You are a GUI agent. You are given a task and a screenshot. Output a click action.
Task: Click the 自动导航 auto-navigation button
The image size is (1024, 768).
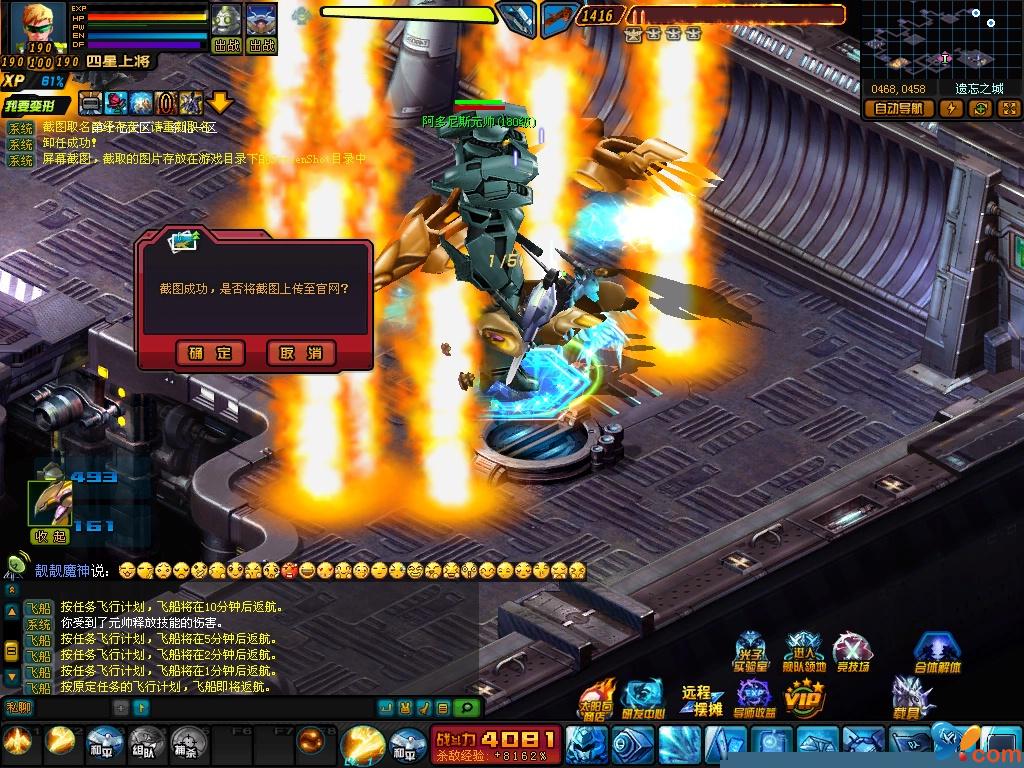[x=898, y=109]
